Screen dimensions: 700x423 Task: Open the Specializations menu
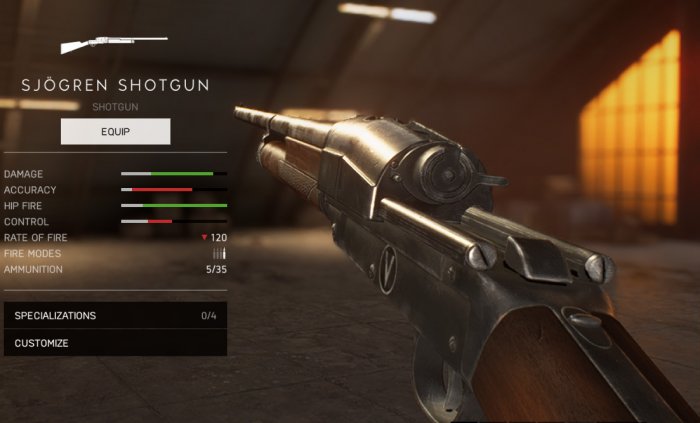coord(115,315)
